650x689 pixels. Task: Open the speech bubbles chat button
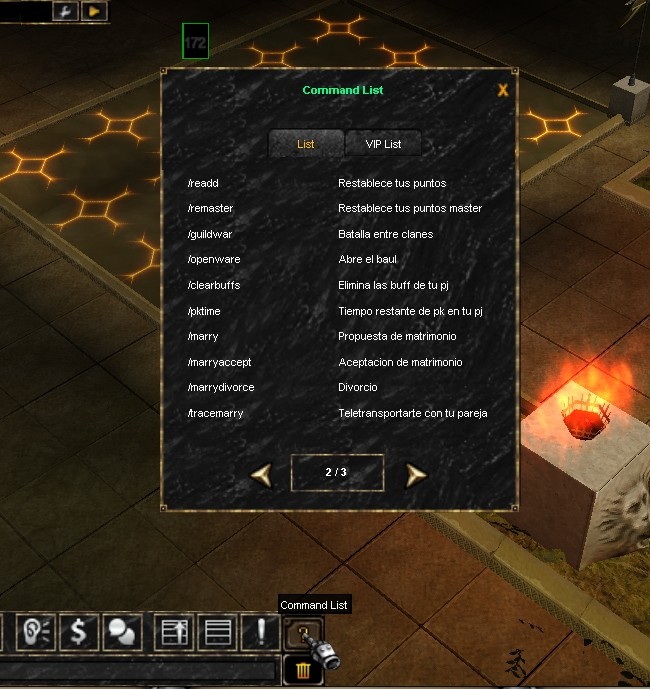[x=121, y=632]
